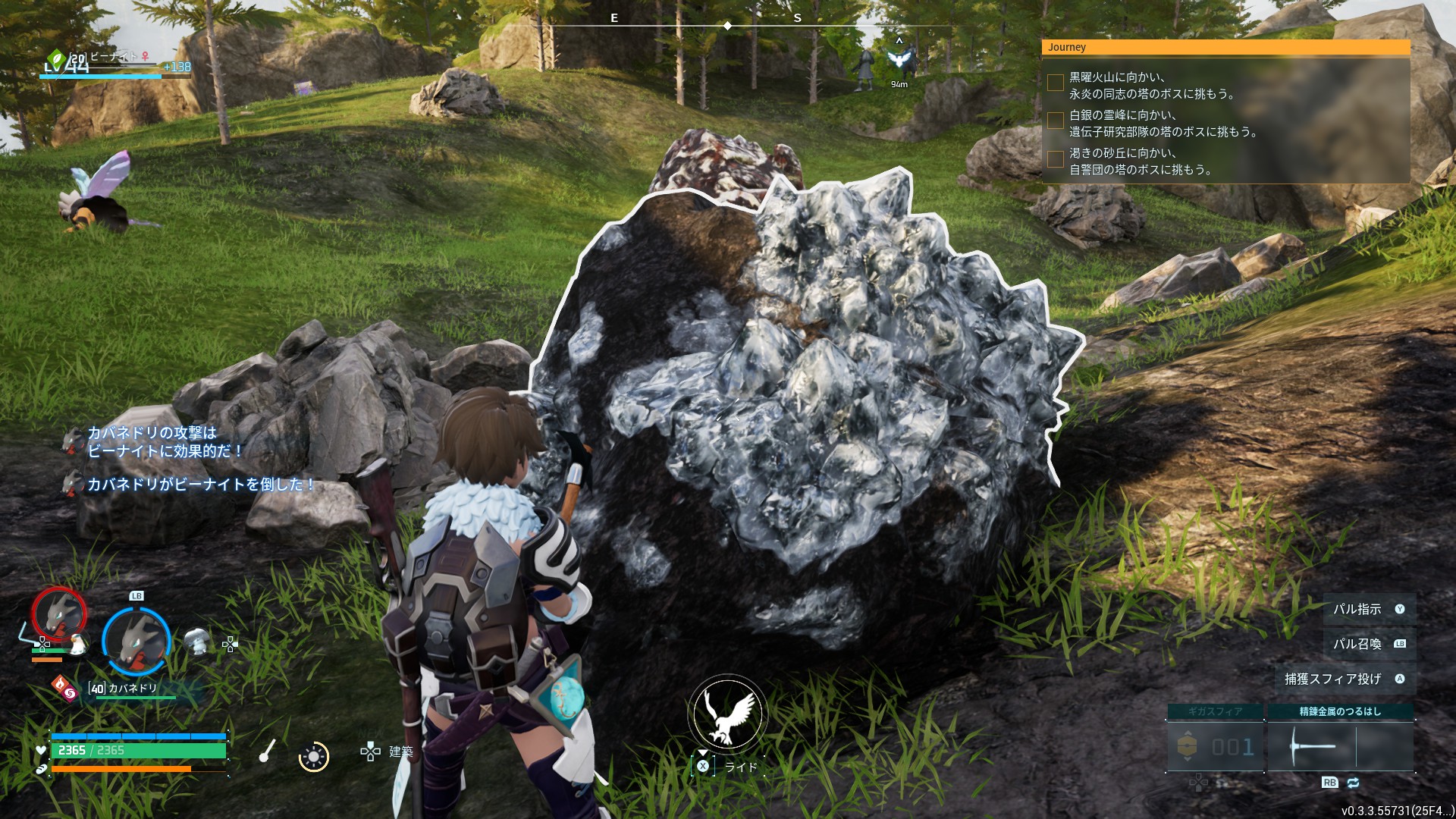
Task: Select the active blue-ringed Pal portrait
Action: 136,642
